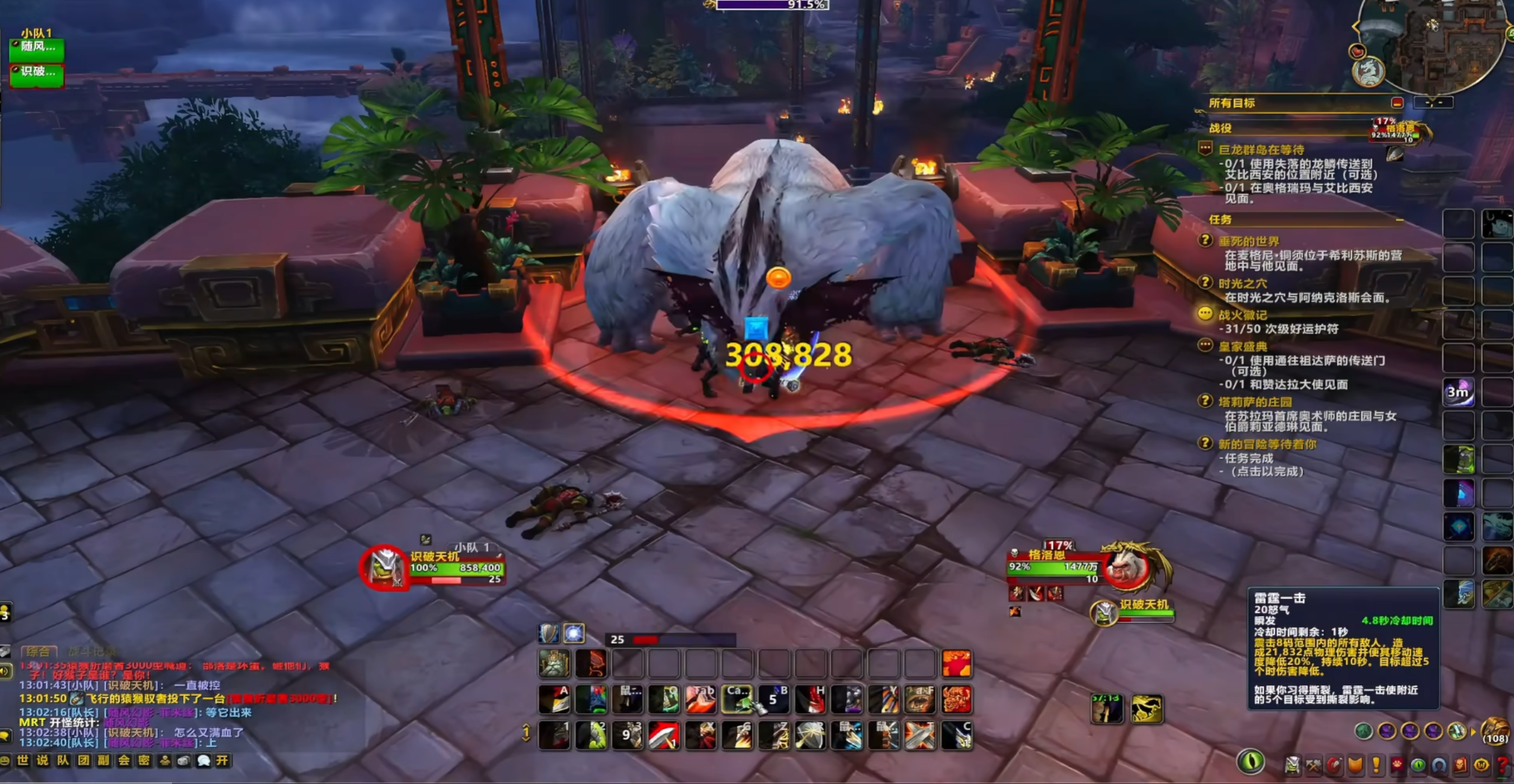
Task: Select the 综合 chat tab
Action: click(38, 652)
